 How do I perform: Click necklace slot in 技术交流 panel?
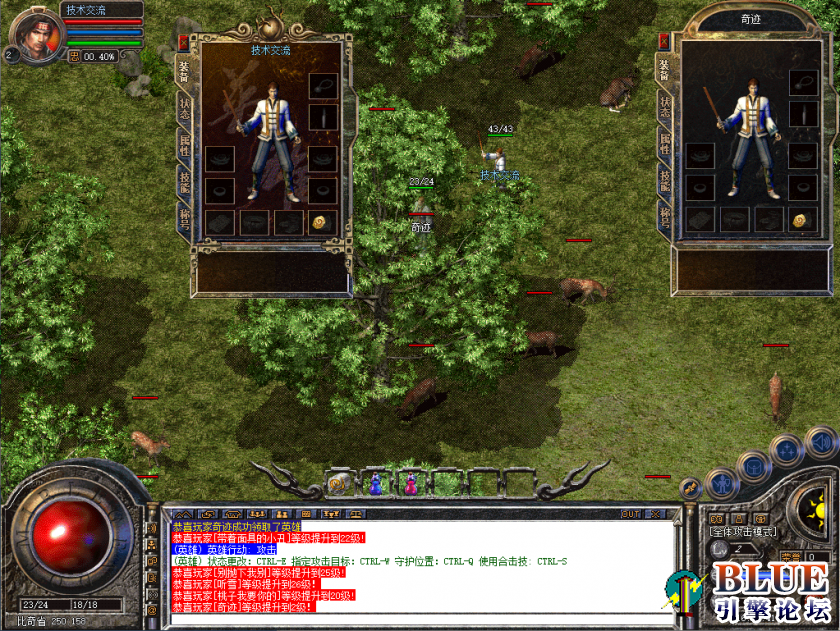click(x=321, y=86)
